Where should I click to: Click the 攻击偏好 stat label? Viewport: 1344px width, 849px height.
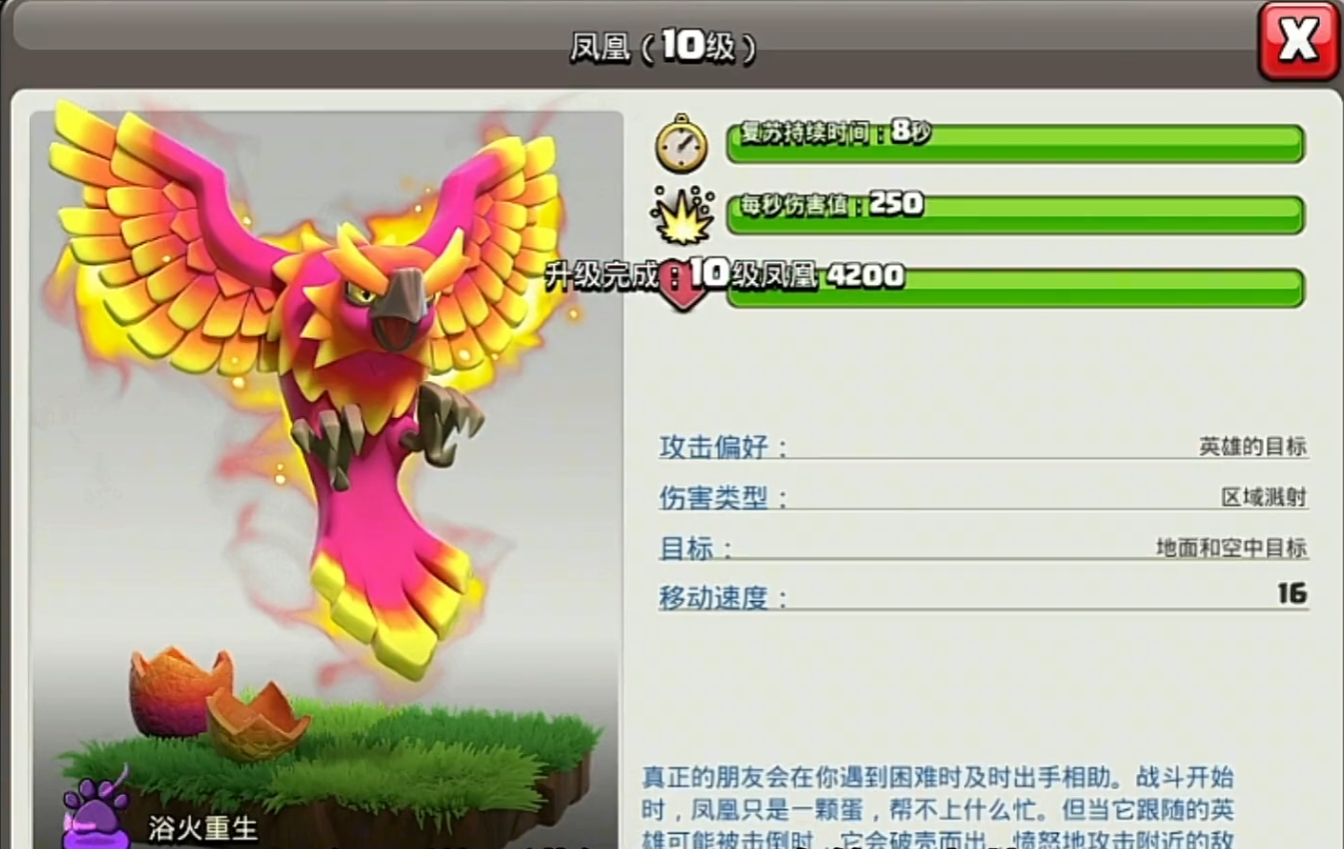(712, 447)
